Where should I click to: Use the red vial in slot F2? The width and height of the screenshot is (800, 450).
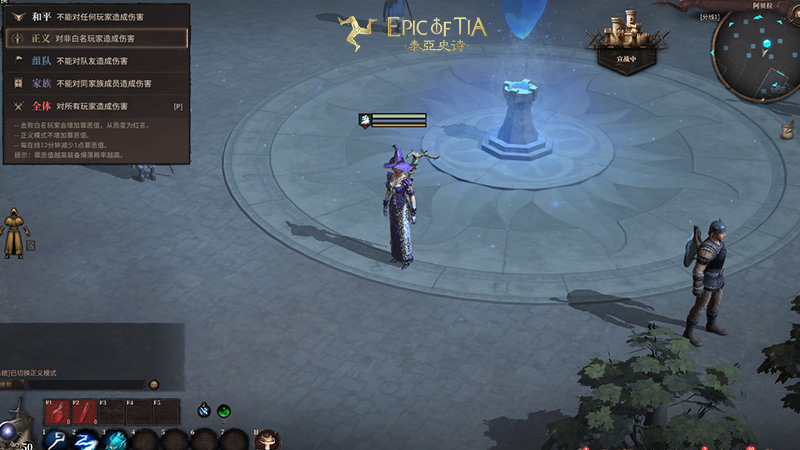coord(83,411)
